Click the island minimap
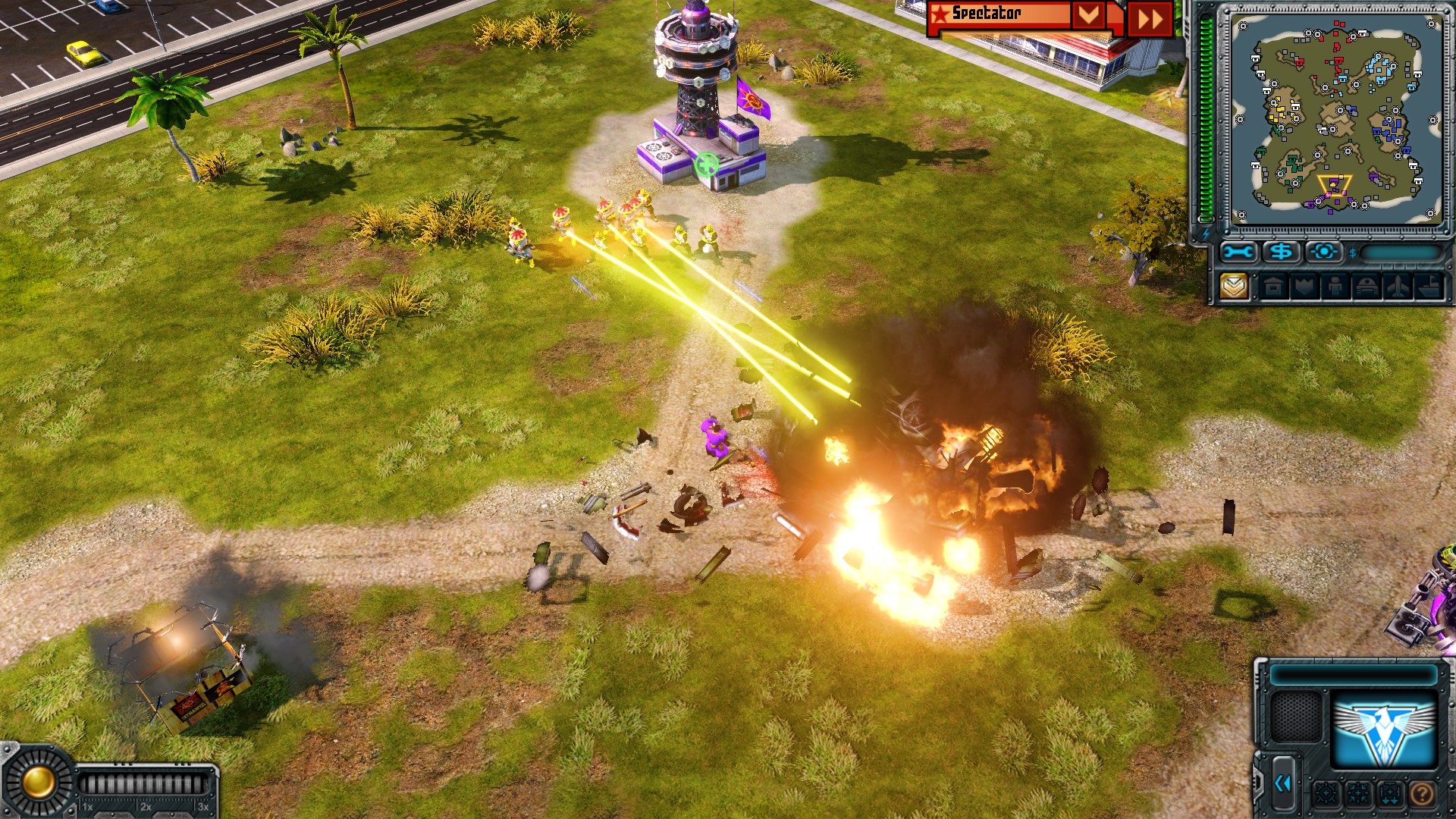 click(x=1335, y=118)
